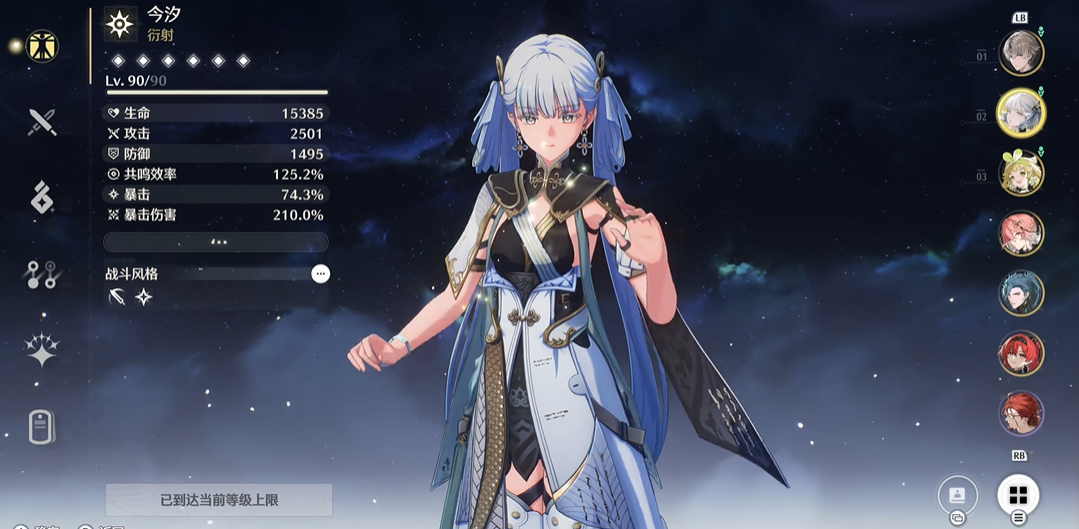Show more info about 战斗风格
The height and width of the screenshot is (529, 1079).
click(x=320, y=273)
